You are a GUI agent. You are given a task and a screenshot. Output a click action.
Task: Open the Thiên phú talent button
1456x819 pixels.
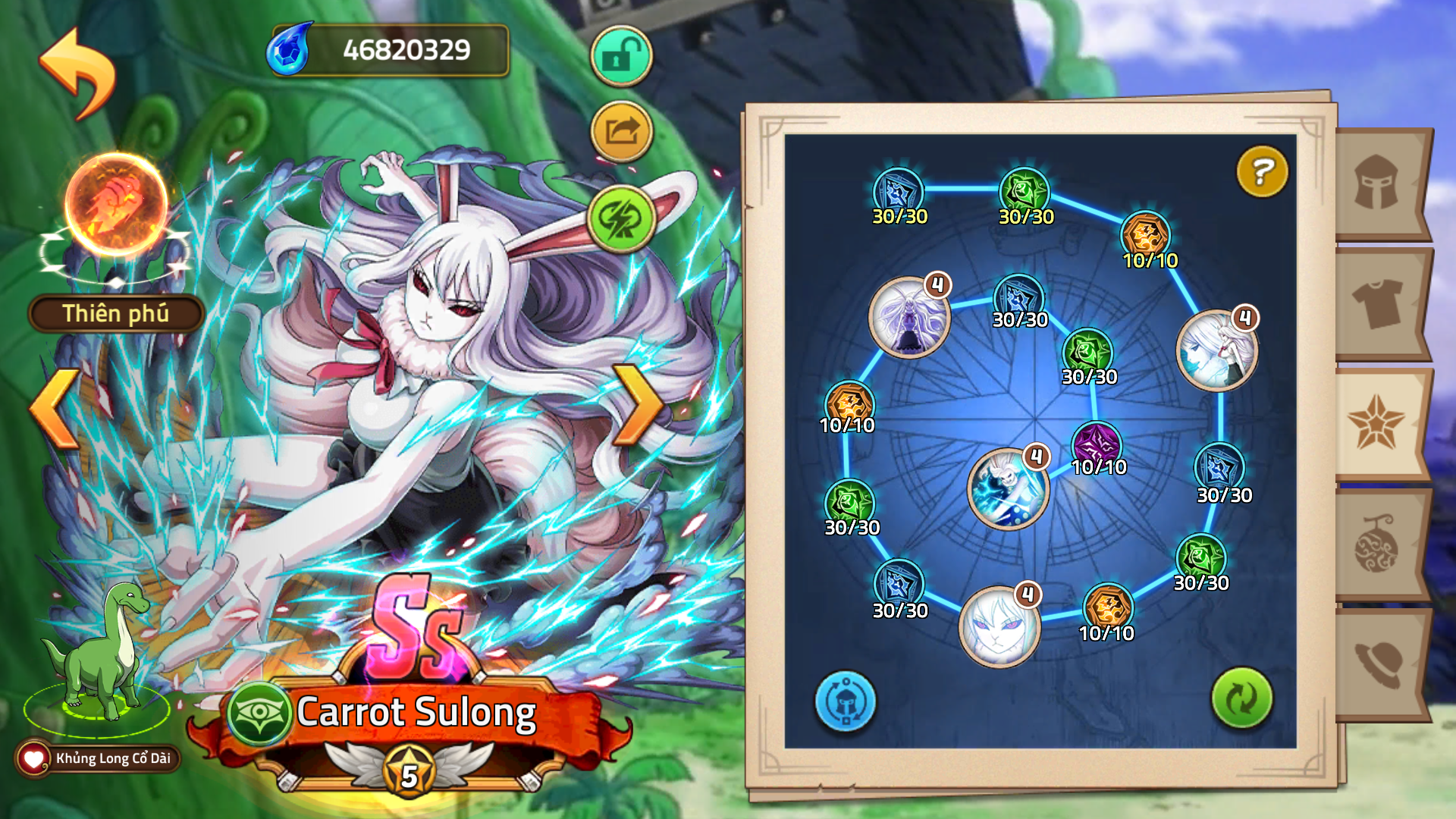tap(115, 314)
